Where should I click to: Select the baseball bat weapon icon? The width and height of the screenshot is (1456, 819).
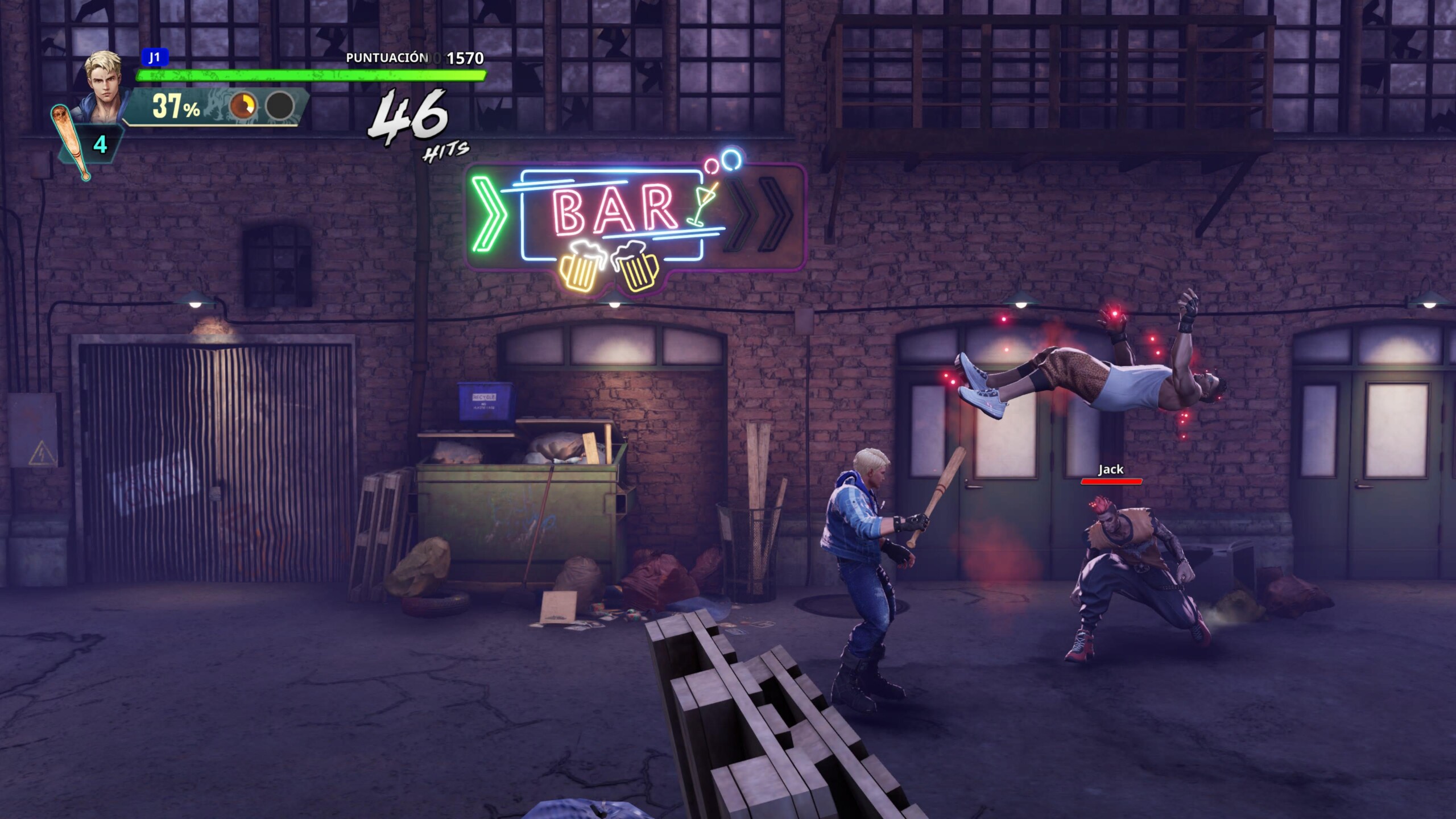coord(71,142)
